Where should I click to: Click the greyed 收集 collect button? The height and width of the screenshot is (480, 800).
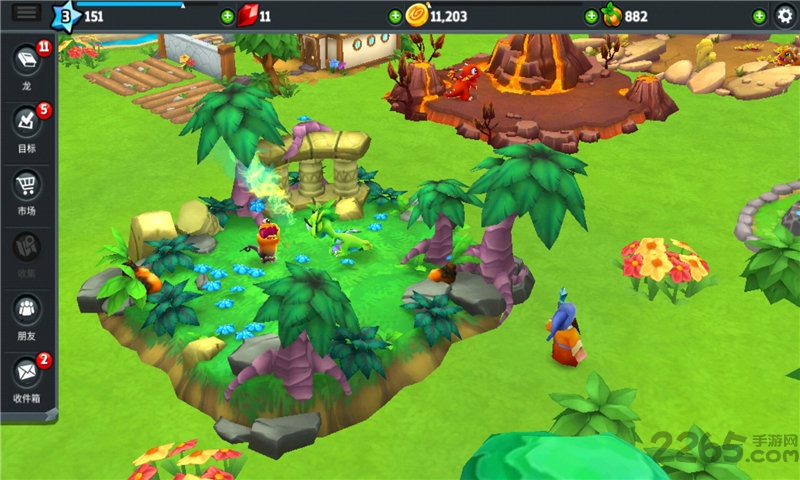pos(27,248)
